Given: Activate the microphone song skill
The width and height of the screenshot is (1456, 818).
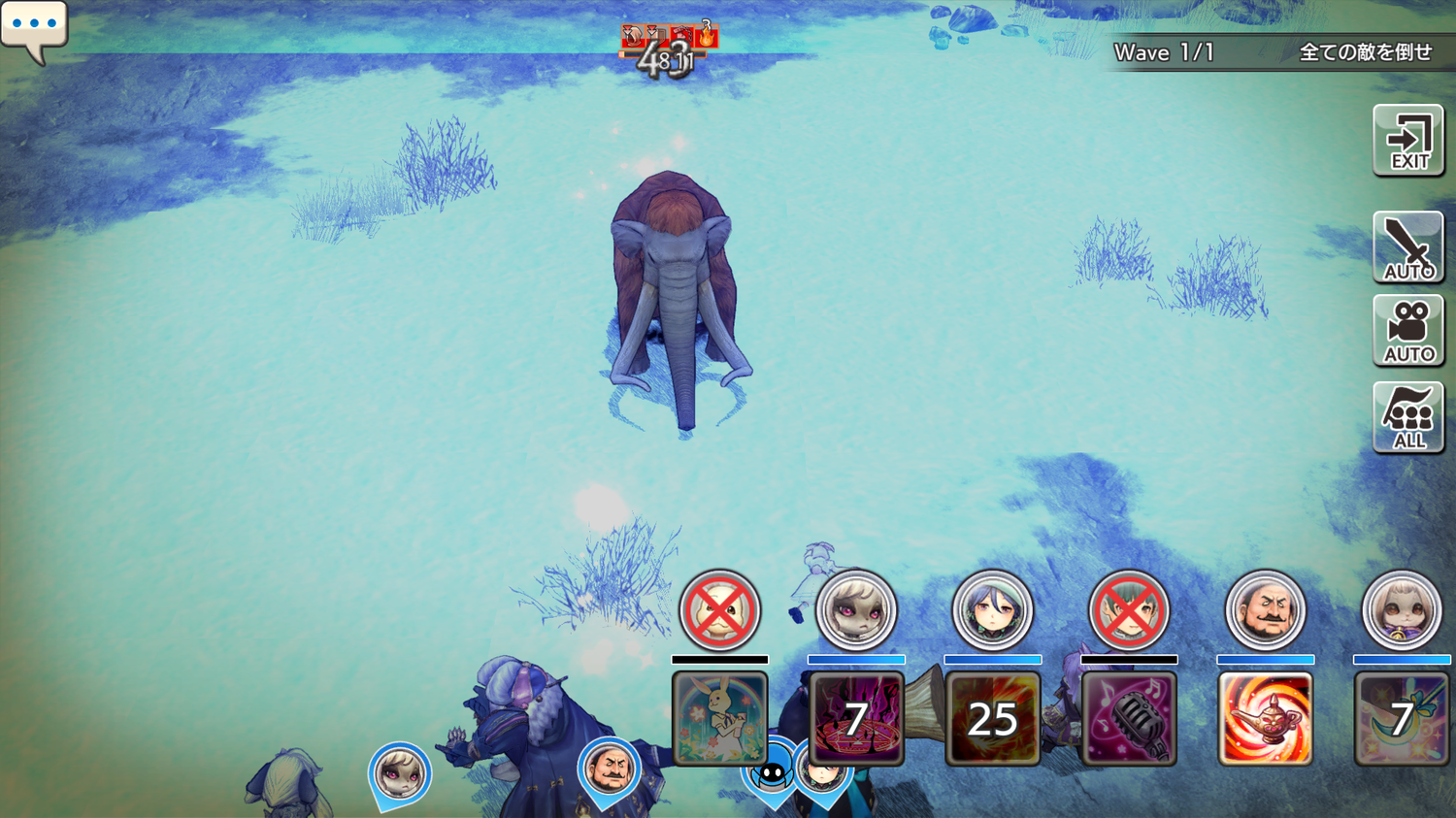Looking at the screenshot, I should point(1129,718).
